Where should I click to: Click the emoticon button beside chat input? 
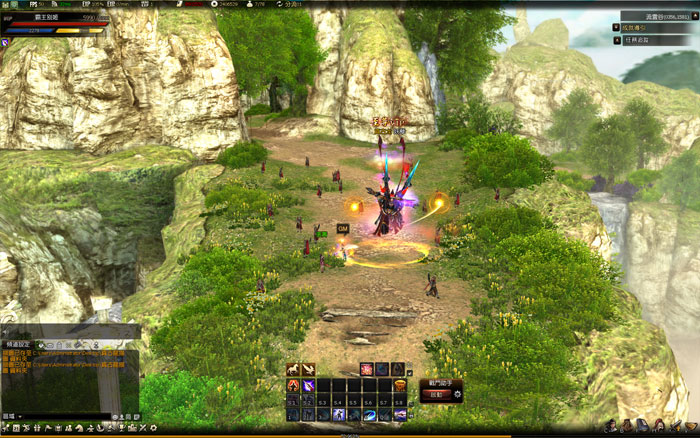tap(114, 415)
